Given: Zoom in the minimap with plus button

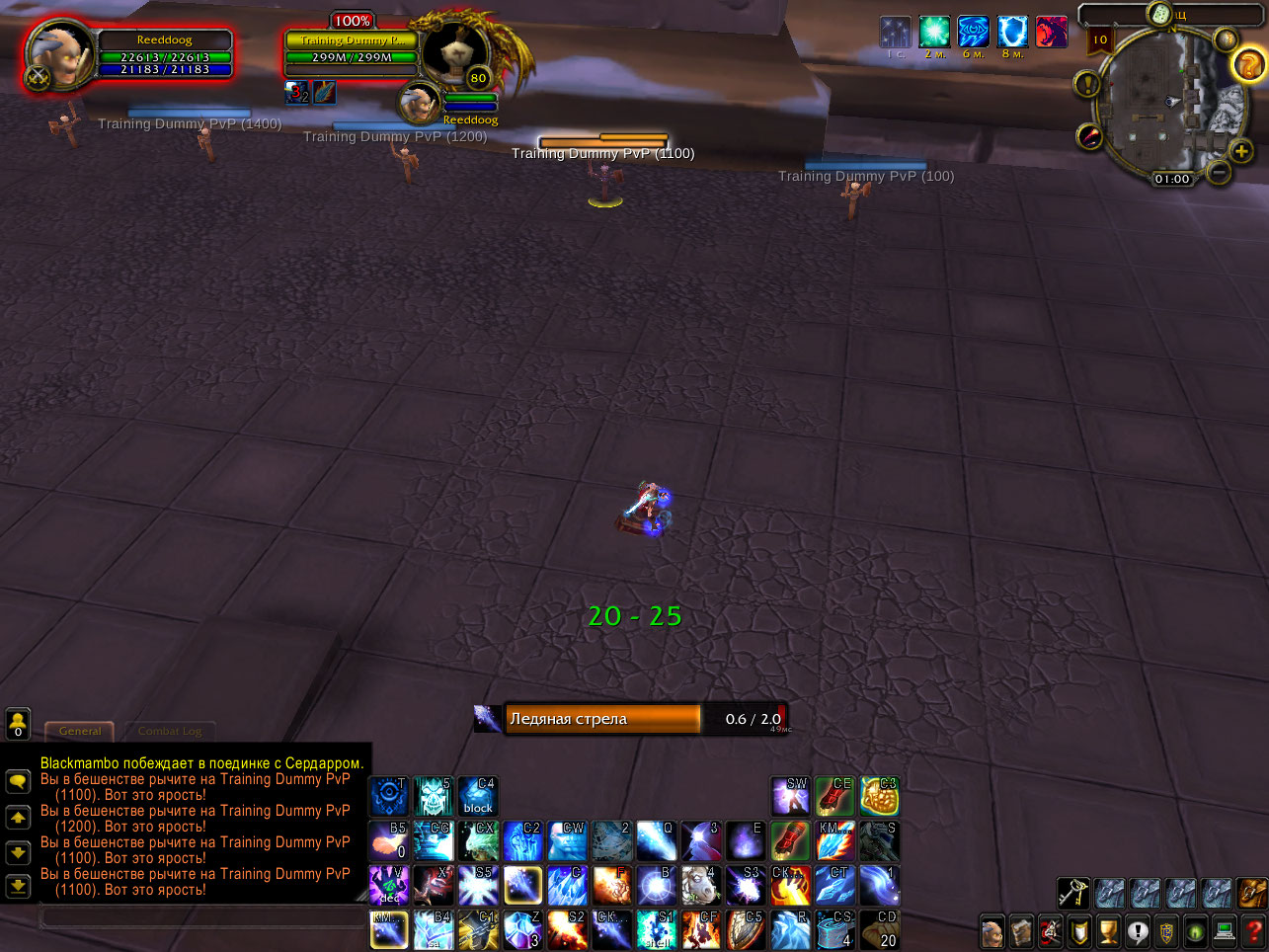Looking at the screenshot, I should click(x=1240, y=150).
